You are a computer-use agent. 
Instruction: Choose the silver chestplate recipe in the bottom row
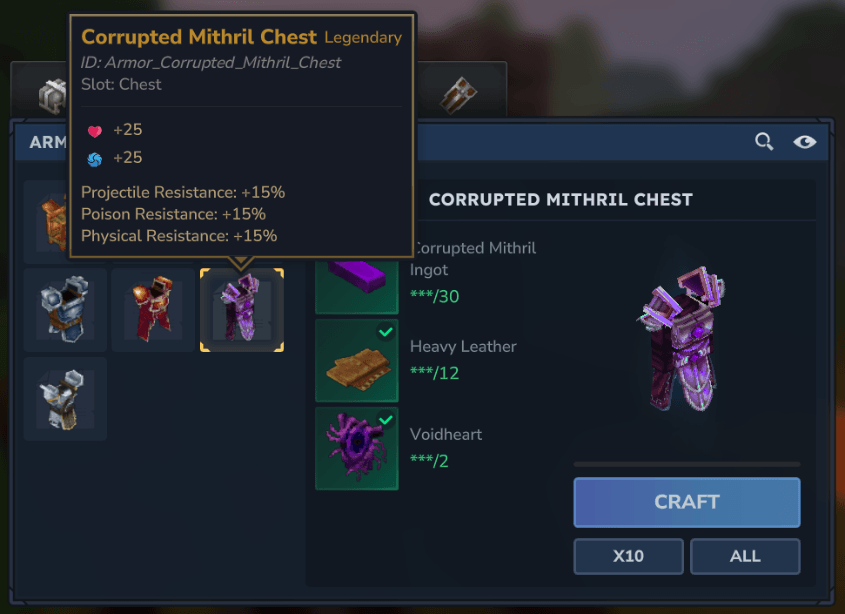(65, 398)
